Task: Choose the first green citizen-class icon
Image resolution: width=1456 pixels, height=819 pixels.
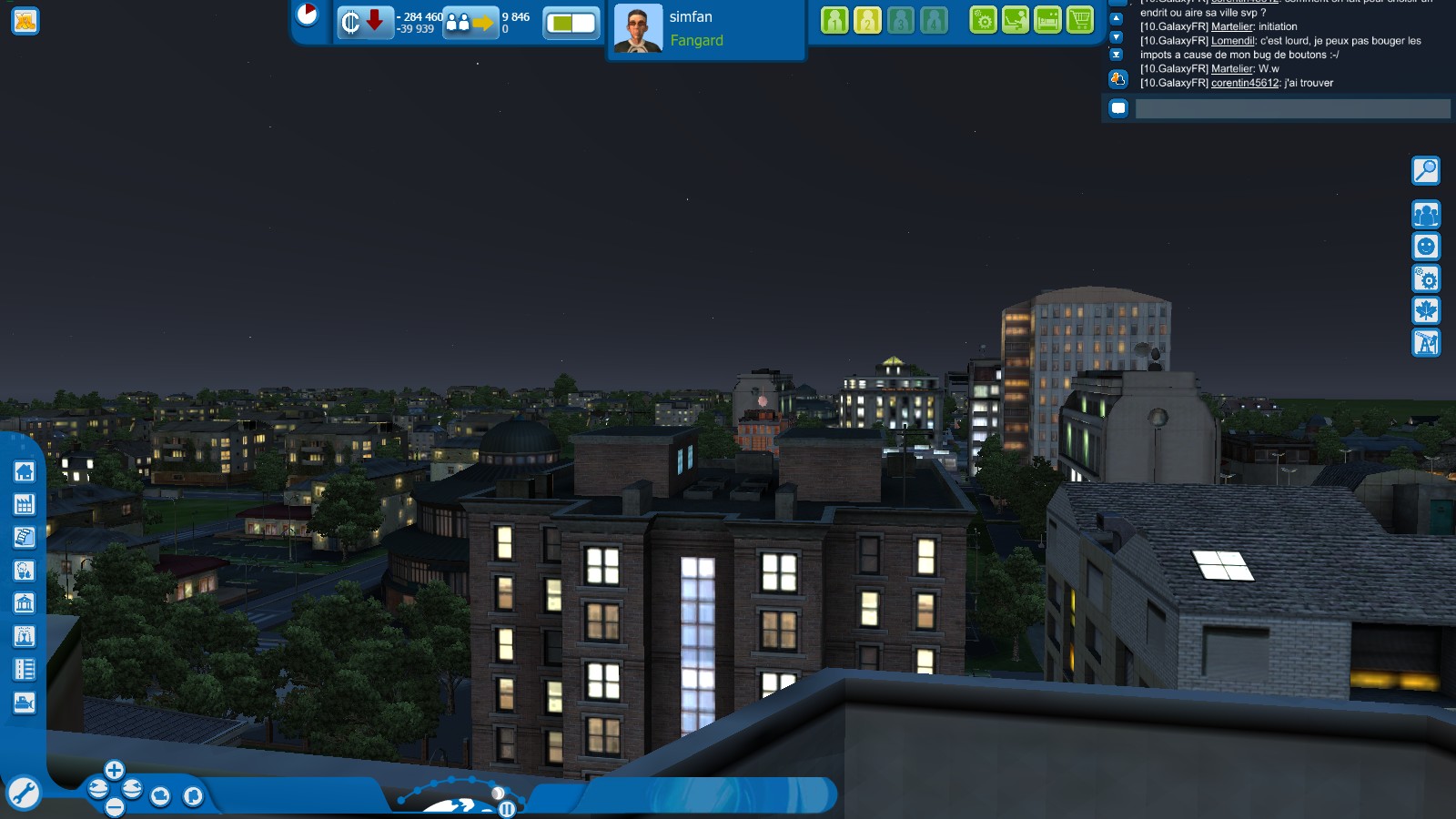Action: tap(834, 20)
